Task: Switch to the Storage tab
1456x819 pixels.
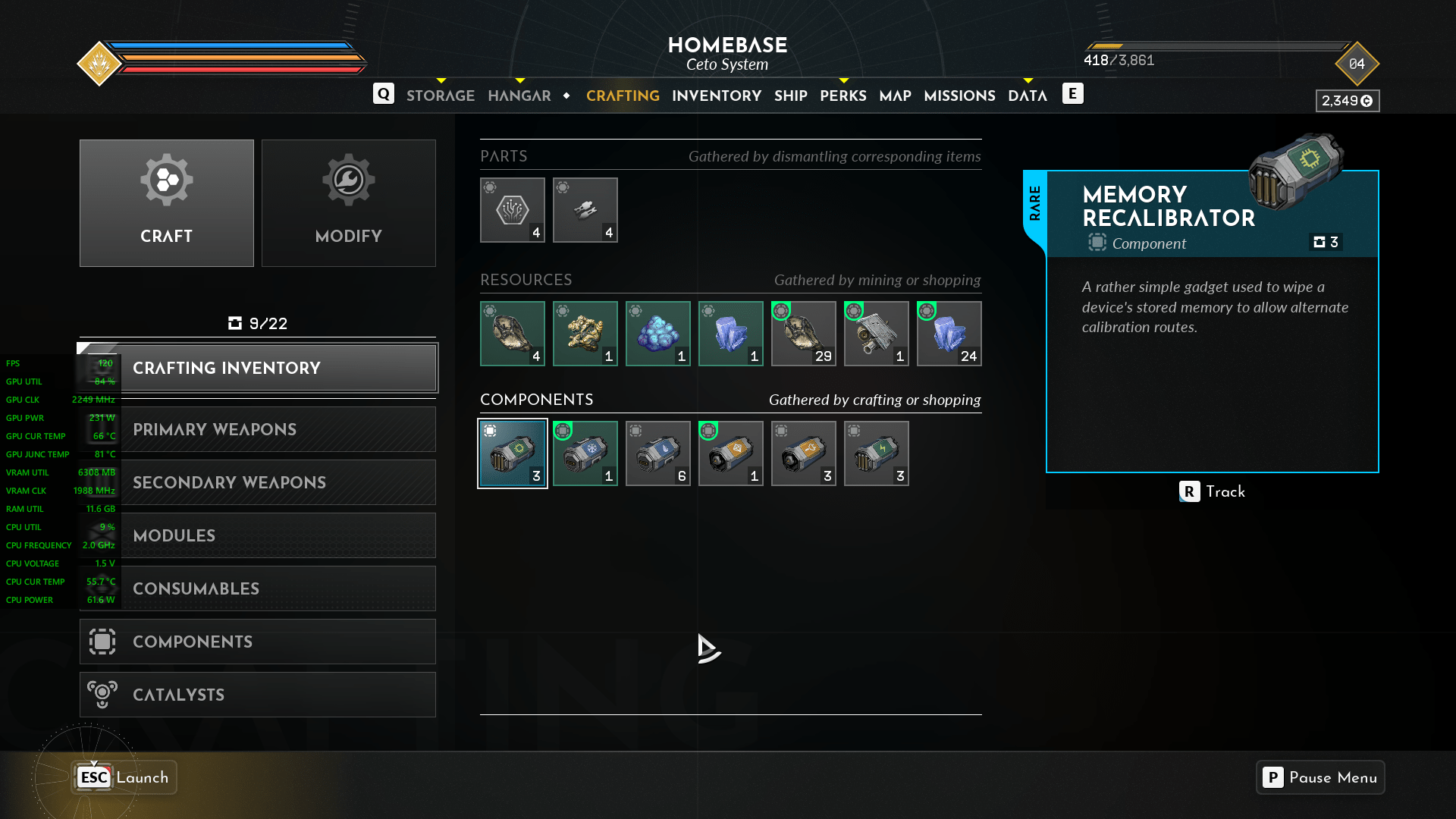Action: (x=440, y=96)
